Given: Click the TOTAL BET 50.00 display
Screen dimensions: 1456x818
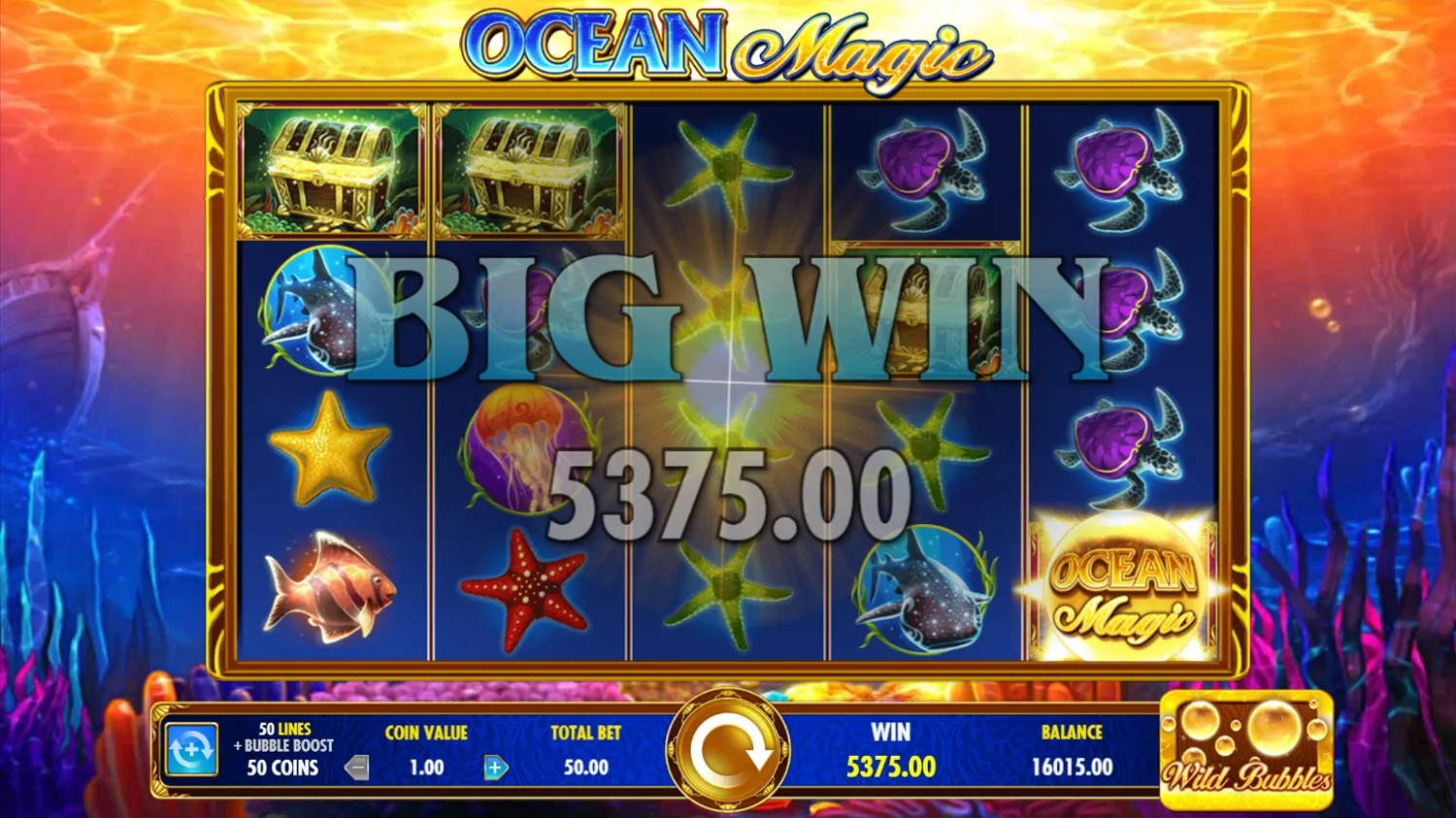Looking at the screenshot, I should pyautogui.click(x=583, y=752).
